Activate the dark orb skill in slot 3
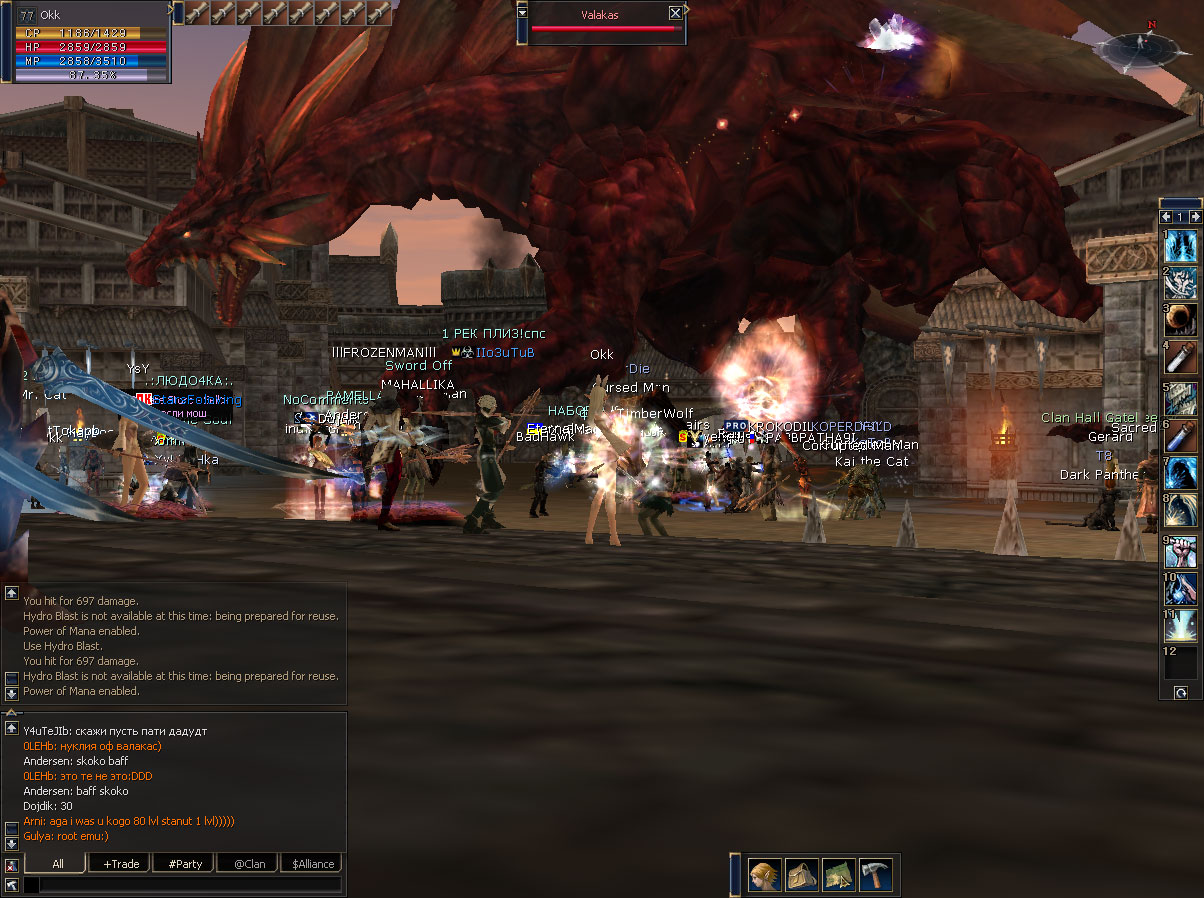The height and width of the screenshot is (898, 1204). click(1181, 320)
